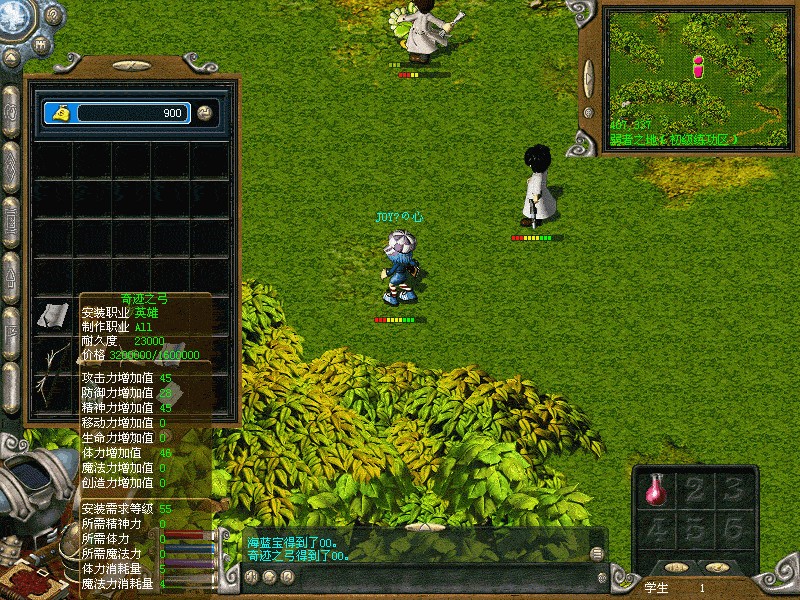Image resolution: width=800 pixels, height=600 pixels.
Task: Select the red potion quick slot
Action: pyautogui.click(x=658, y=490)
